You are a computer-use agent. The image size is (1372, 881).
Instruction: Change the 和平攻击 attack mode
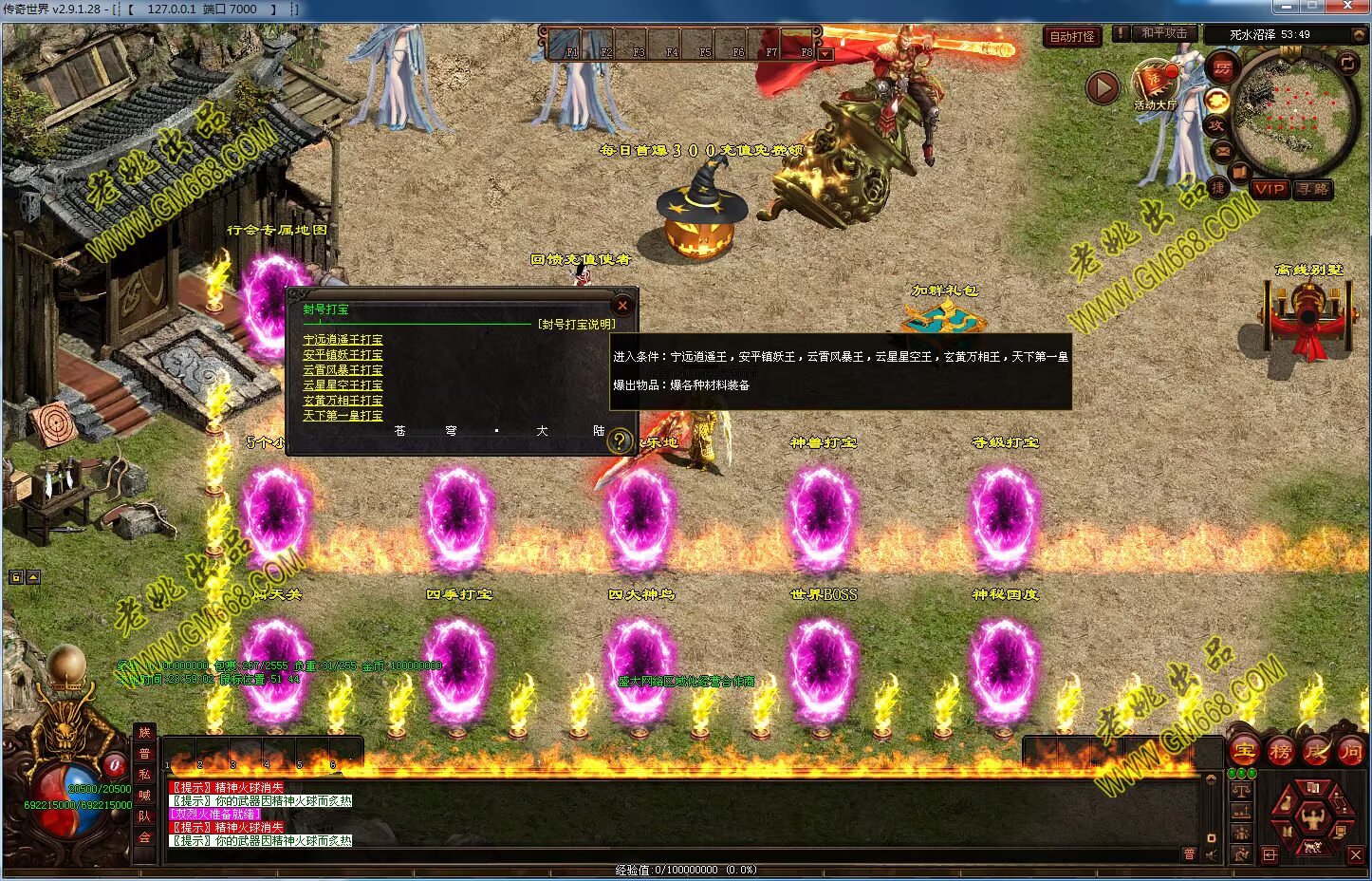pyautogui.click(x=1163, y=33)
